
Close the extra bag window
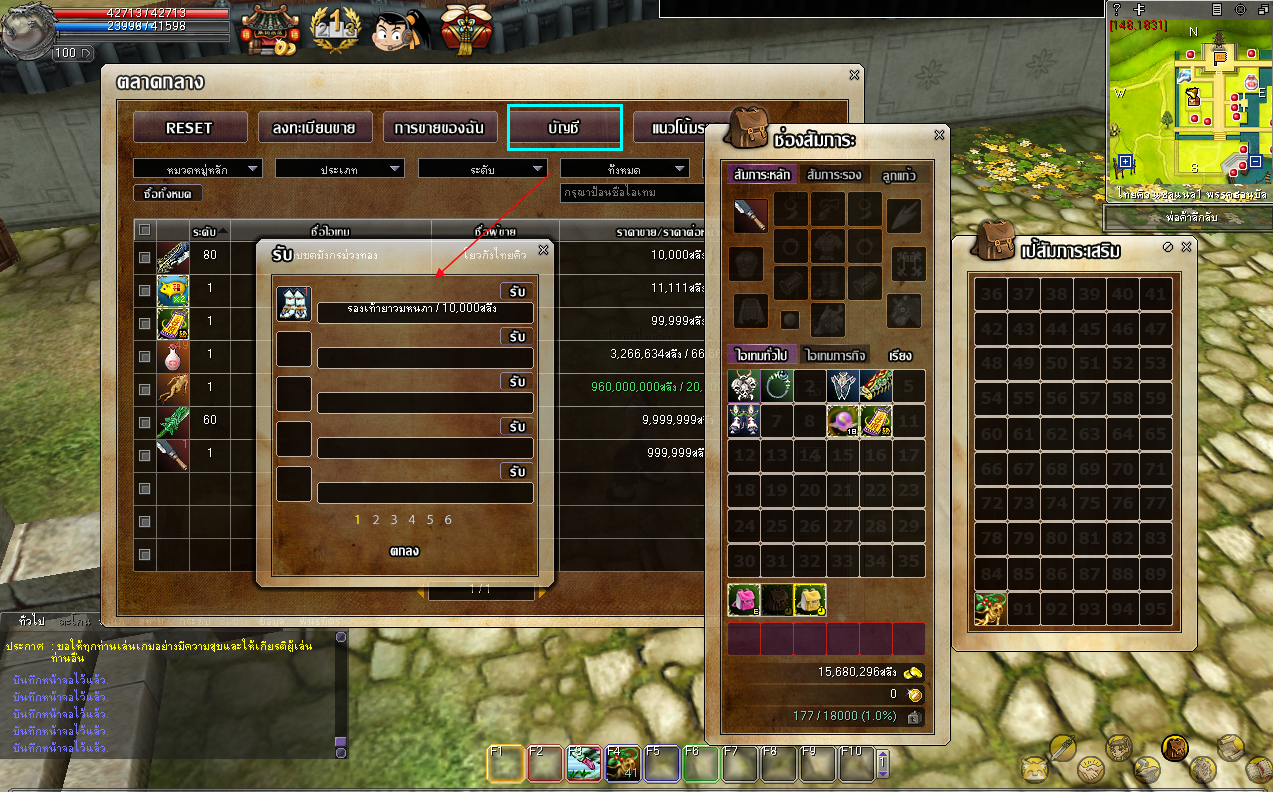tap(1187, 247)
